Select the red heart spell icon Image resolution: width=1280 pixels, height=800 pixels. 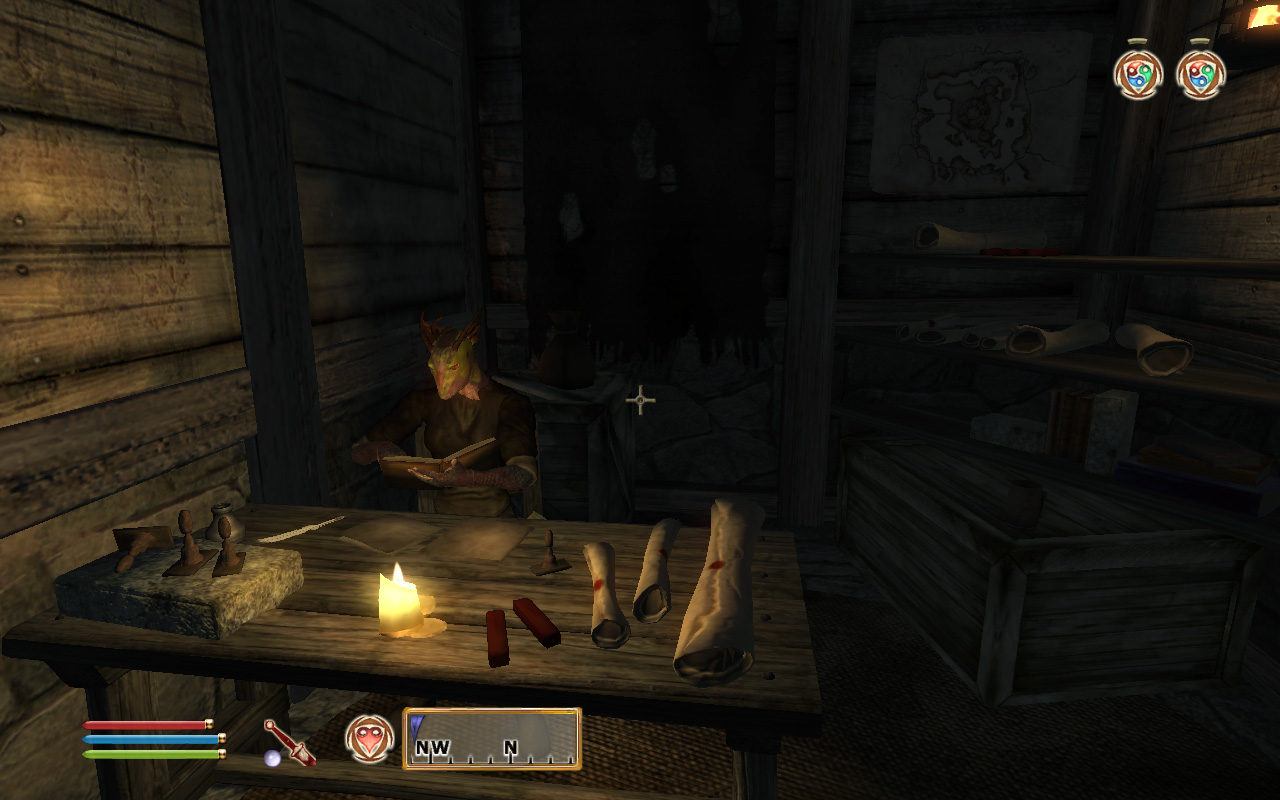[369, 739]
